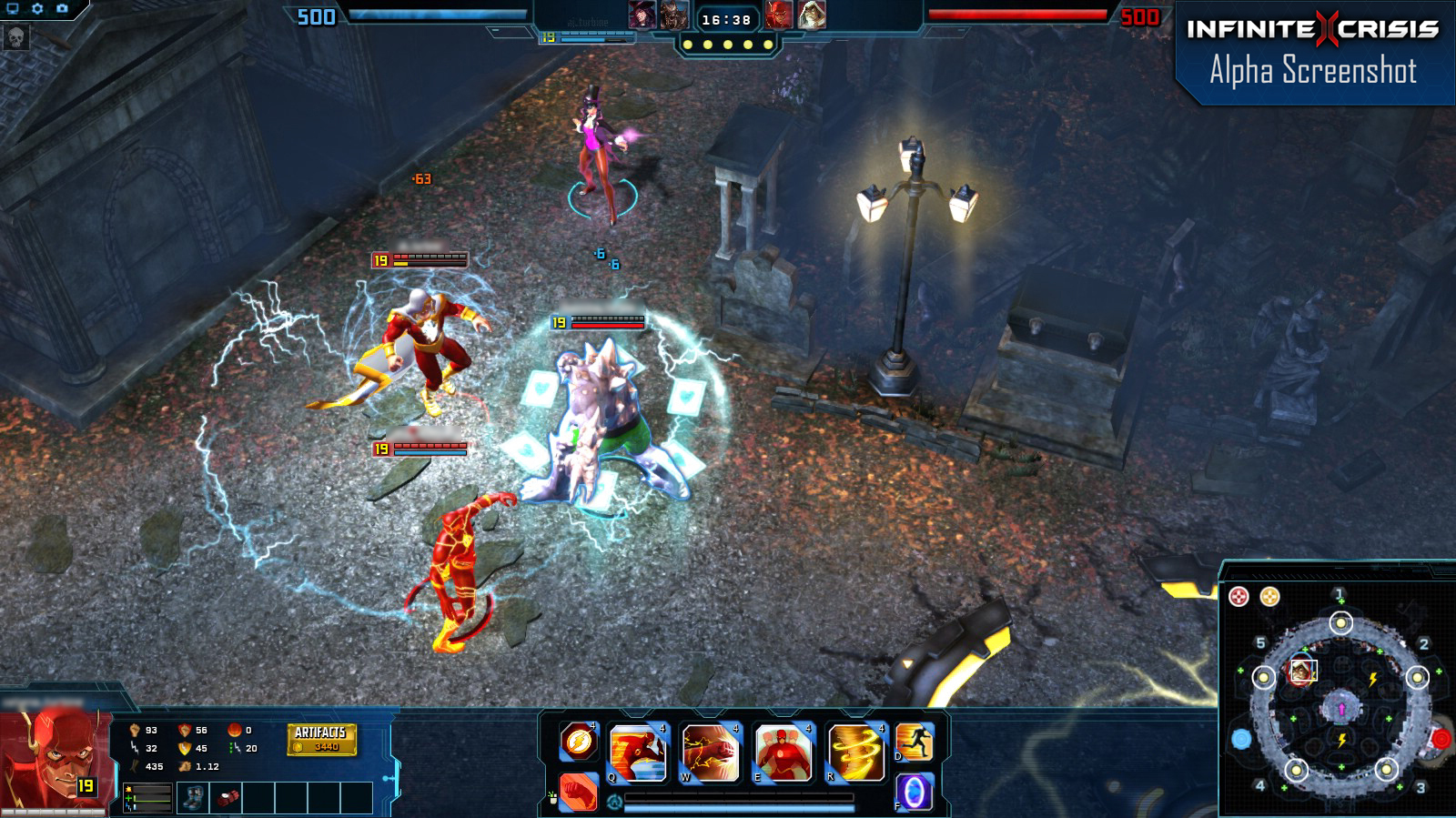1456x818 pixels.
Task: Activate the Q ability with the Flash symbol
Action: coord(637,751)
